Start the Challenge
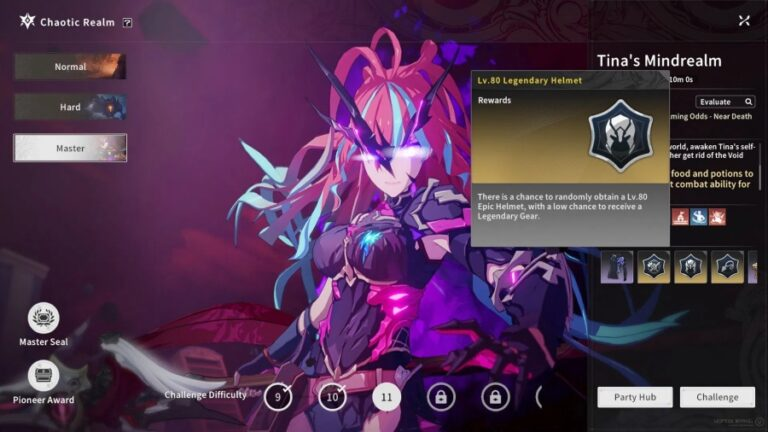The image size is (768, 432). [x=717, y=397]
